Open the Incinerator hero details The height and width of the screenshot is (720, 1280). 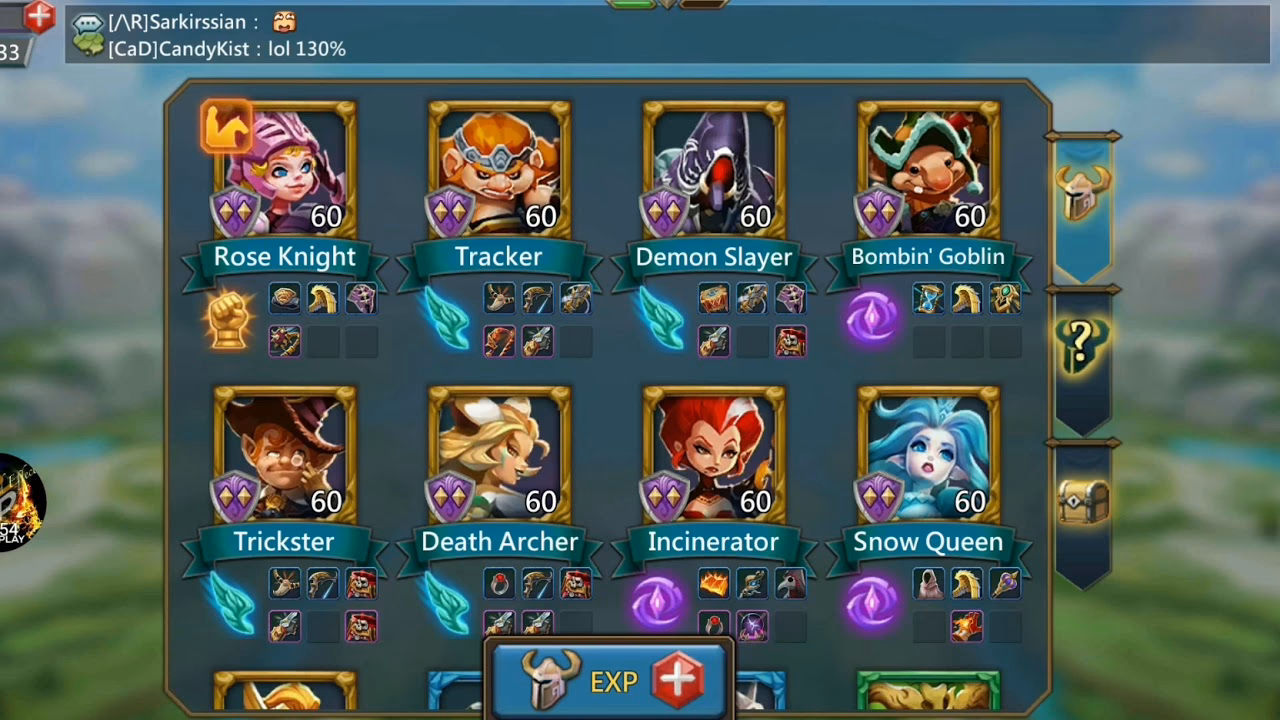713,455
